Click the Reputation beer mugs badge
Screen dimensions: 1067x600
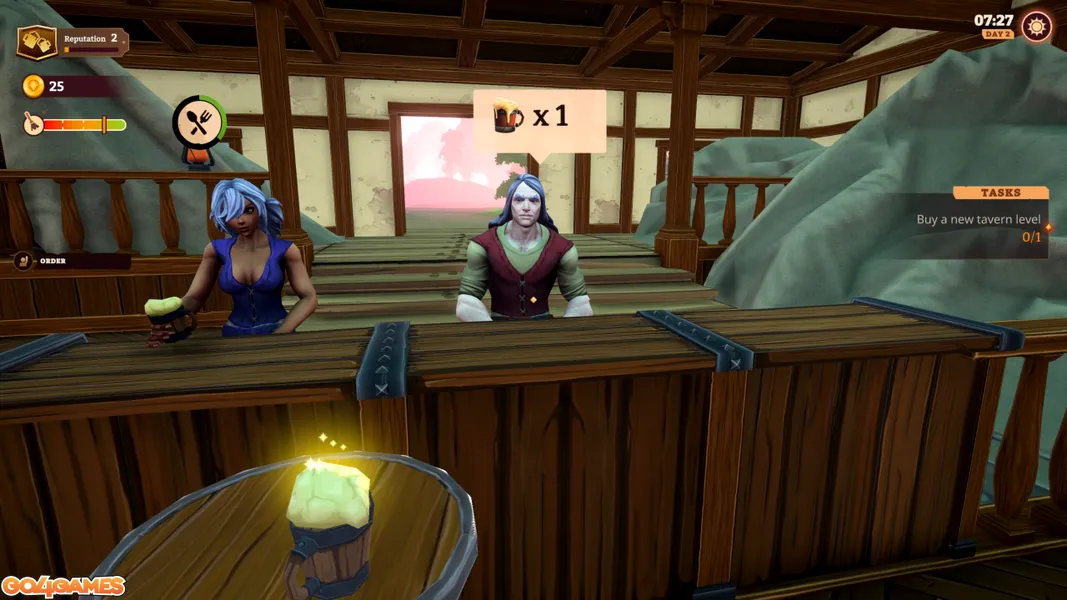coord(37,43)
